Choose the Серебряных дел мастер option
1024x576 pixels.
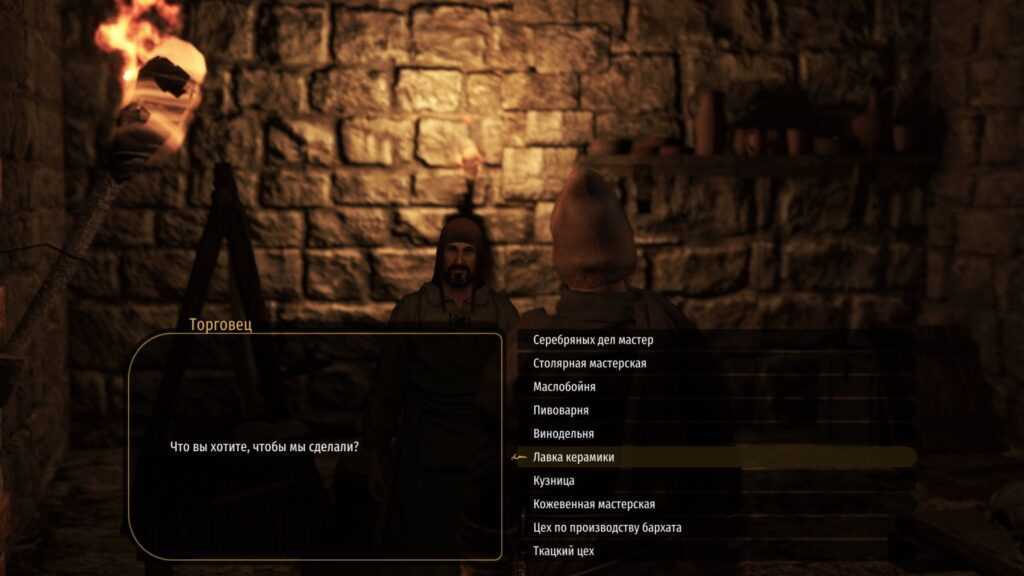[593, 340]
